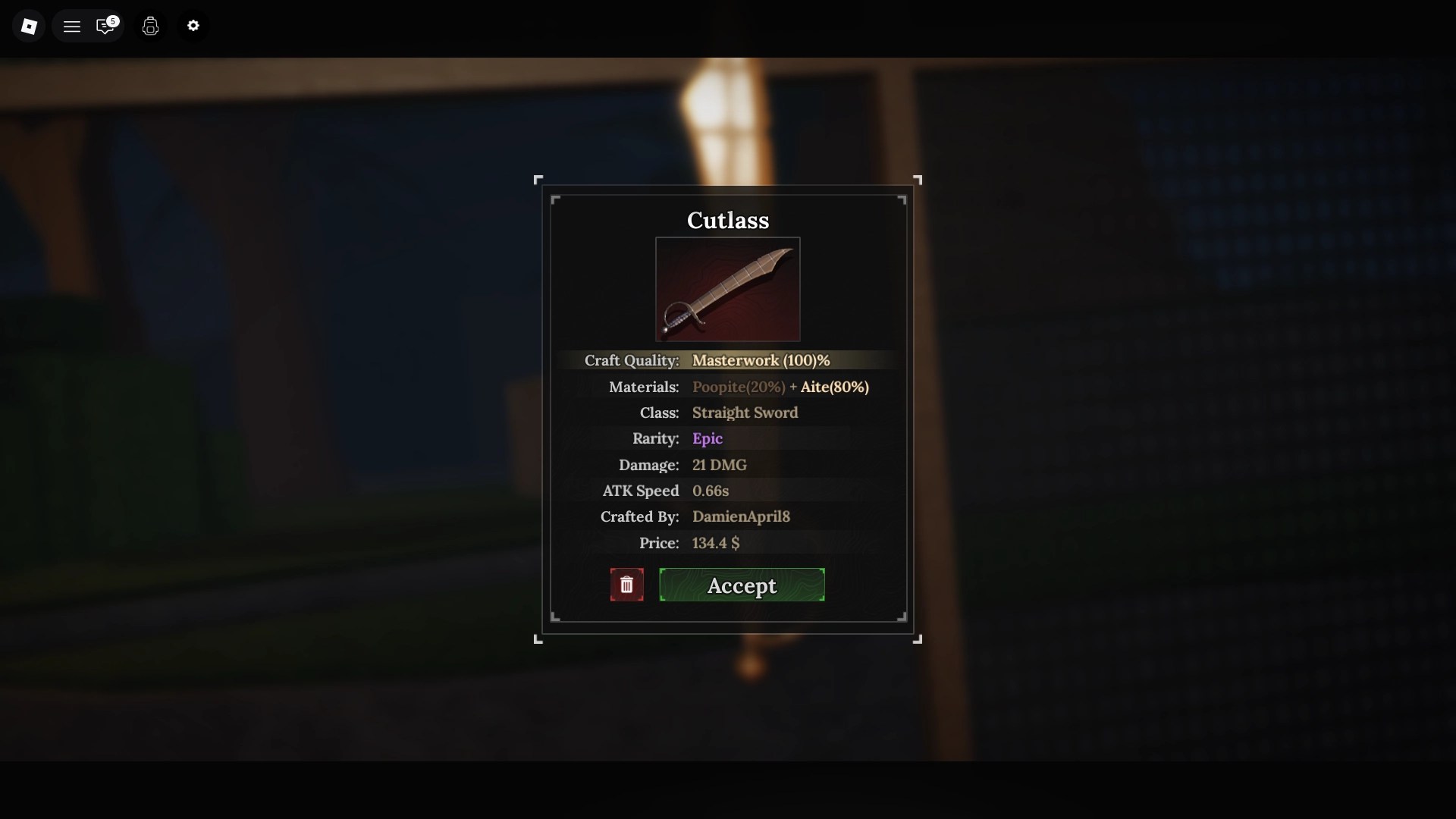Click the Epic rarity label
This screenshot has width=1456, height=819.
[x=708, y=438]
